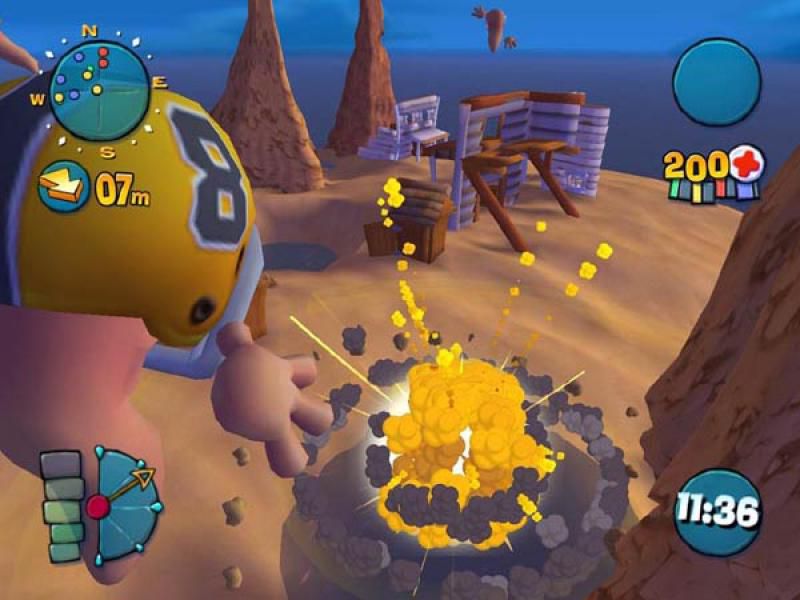The width and height of the screenshot is (800, 600).
Task: Open the empty round weapon panel
Action: (x=716, y=82)
